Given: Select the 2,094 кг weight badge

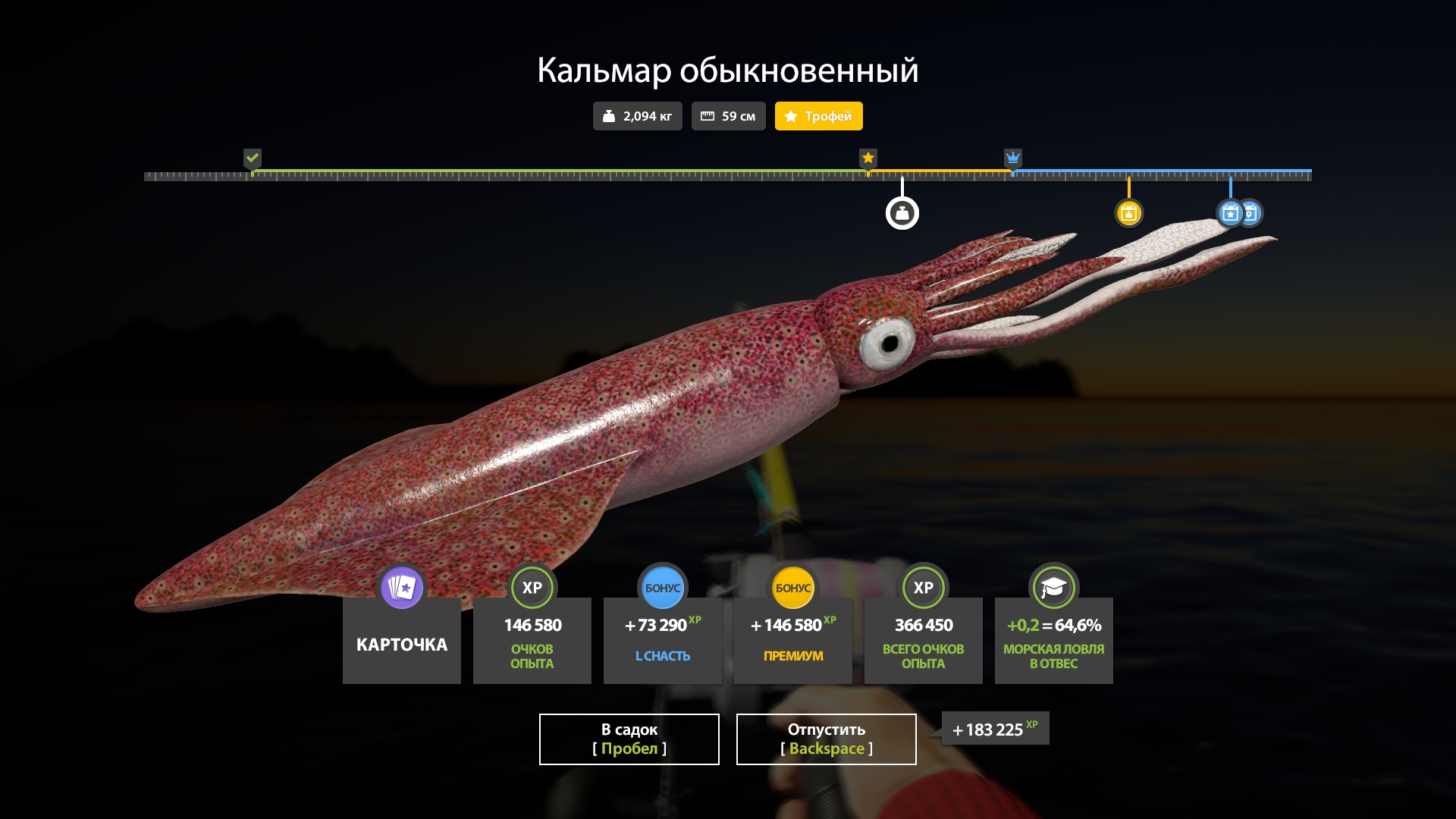Looking at the screenshot, I should (637, 116).
